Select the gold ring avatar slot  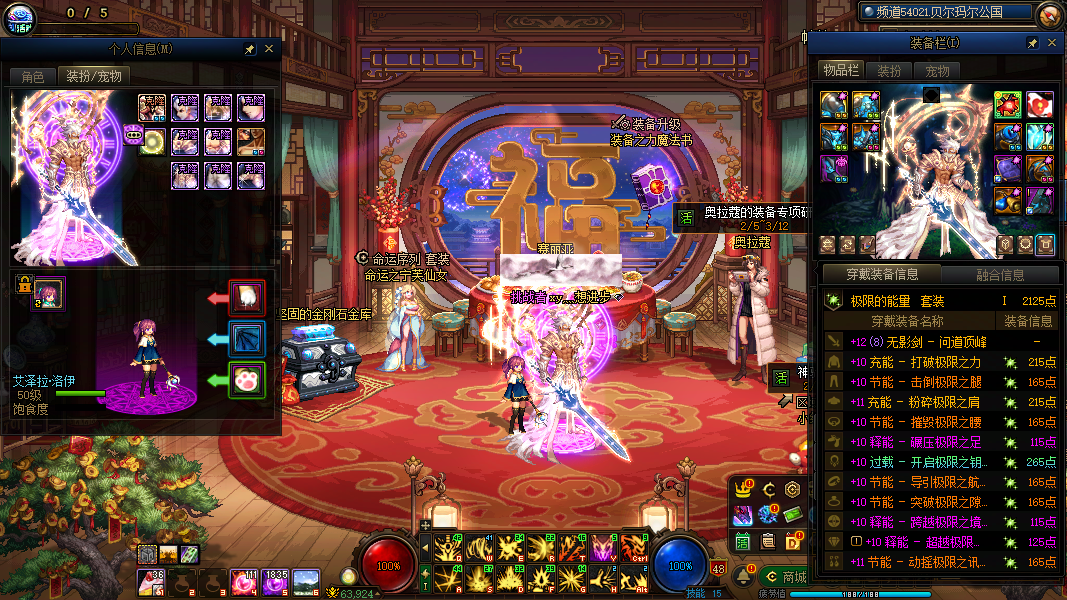[154, 140]
